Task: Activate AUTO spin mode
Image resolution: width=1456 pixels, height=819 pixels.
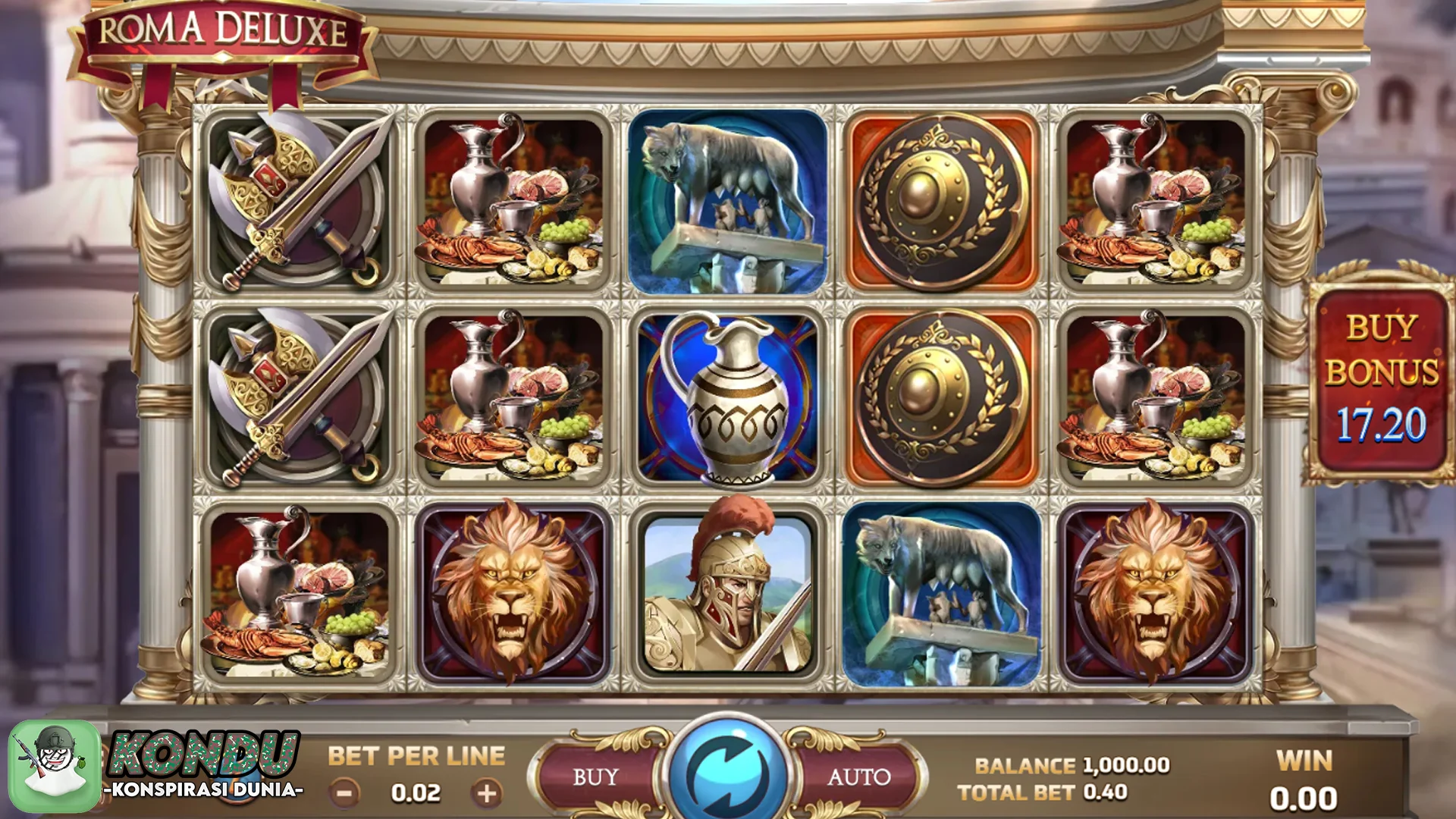Action: point(858,777)
